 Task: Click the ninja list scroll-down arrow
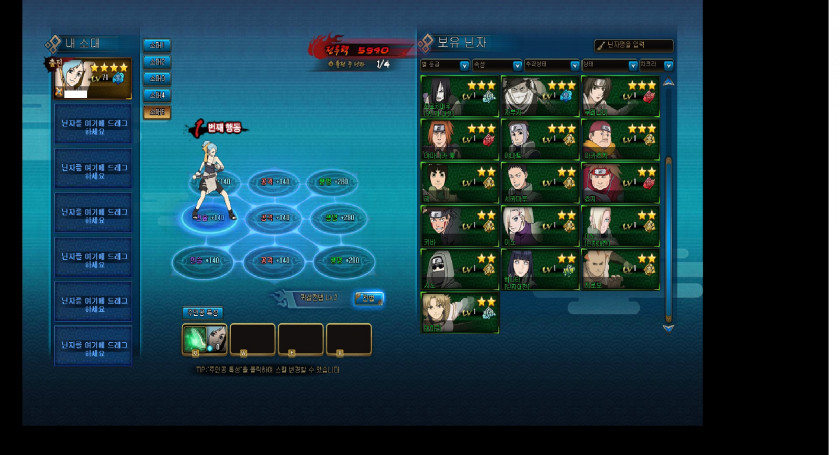pyautogui.click(x=668, y=326)
